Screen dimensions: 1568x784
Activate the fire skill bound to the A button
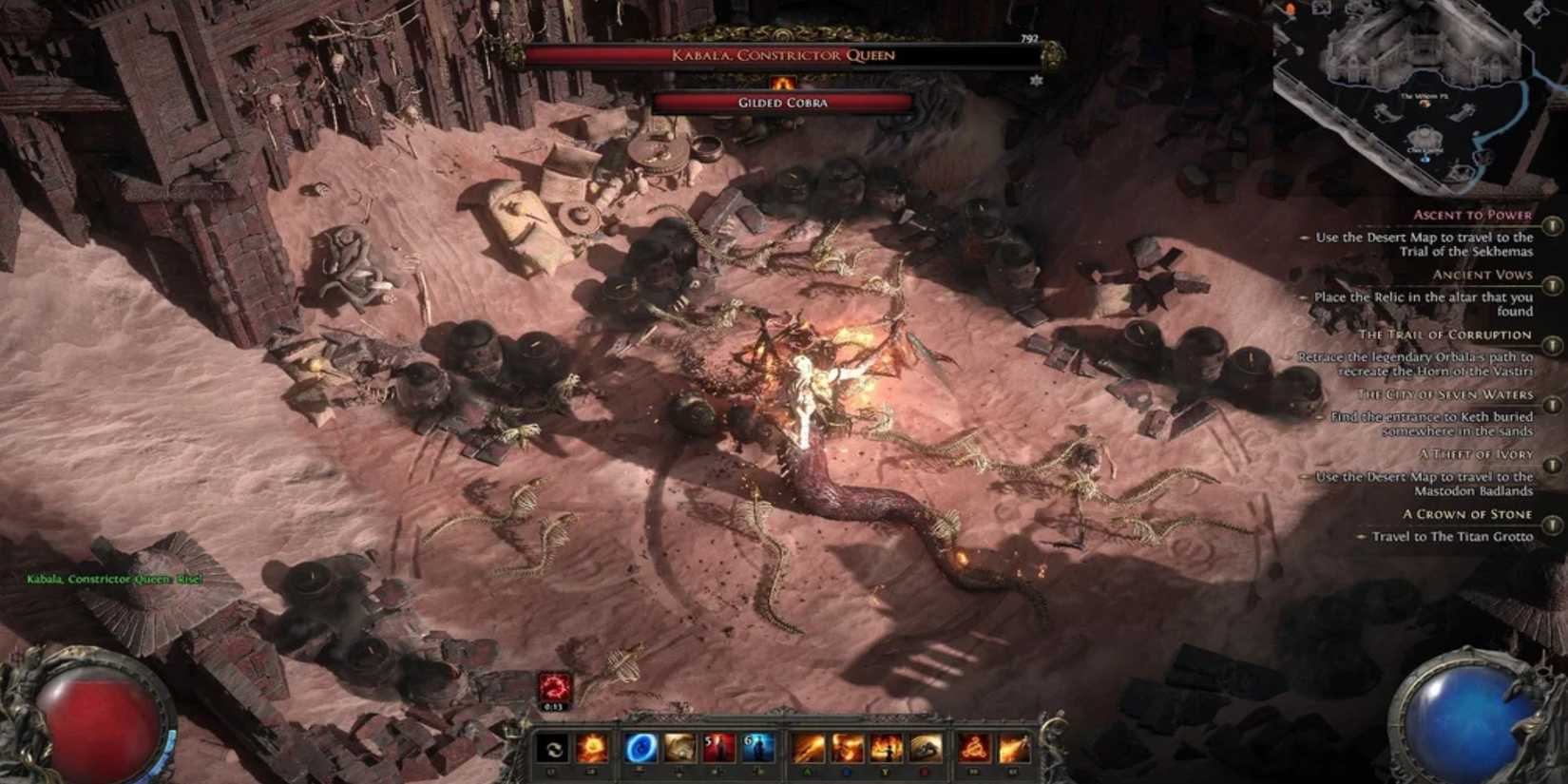pyautogui.click(x=810, y=749)
